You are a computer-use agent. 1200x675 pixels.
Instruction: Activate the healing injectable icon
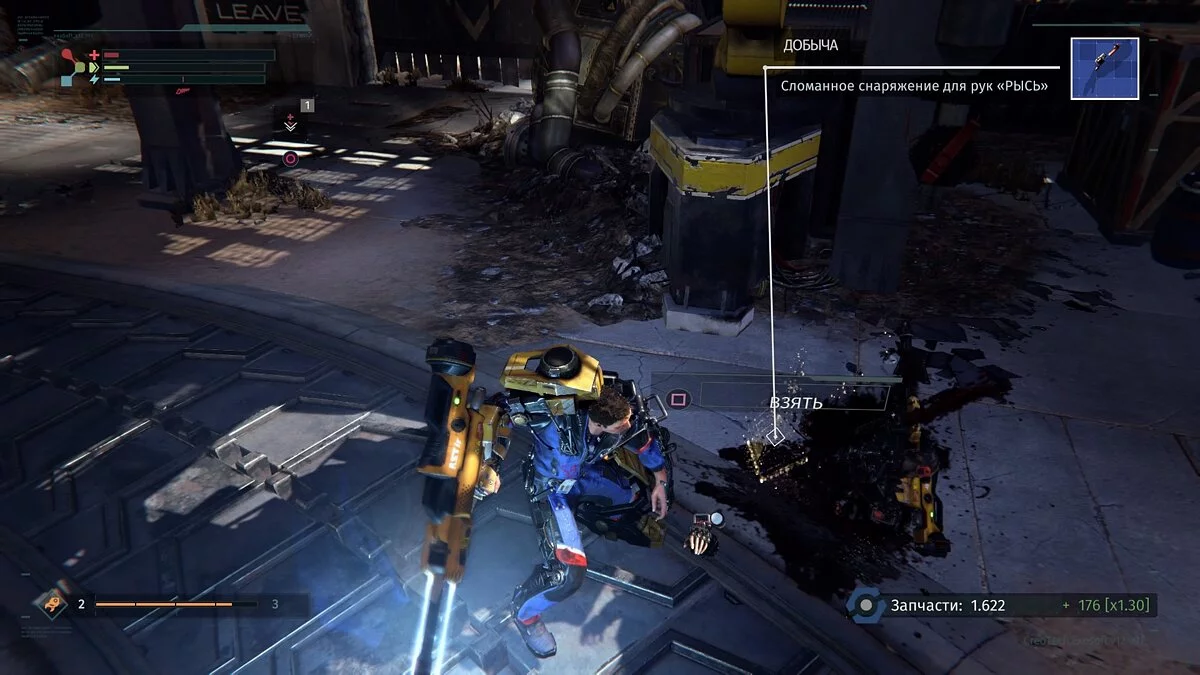point(290,120)
